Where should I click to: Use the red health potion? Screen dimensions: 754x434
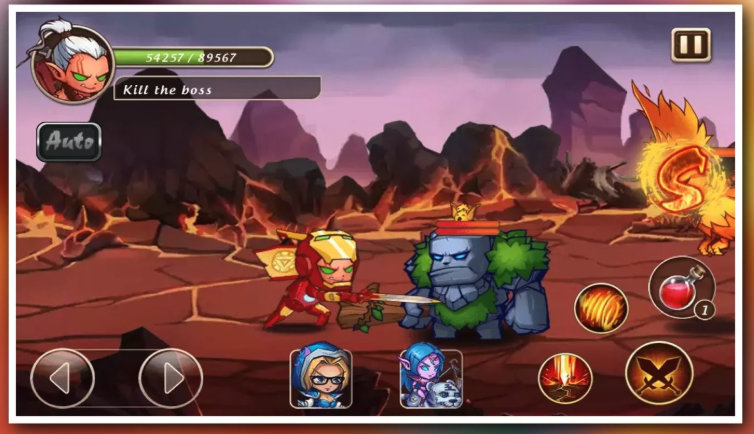coord(681,288)
